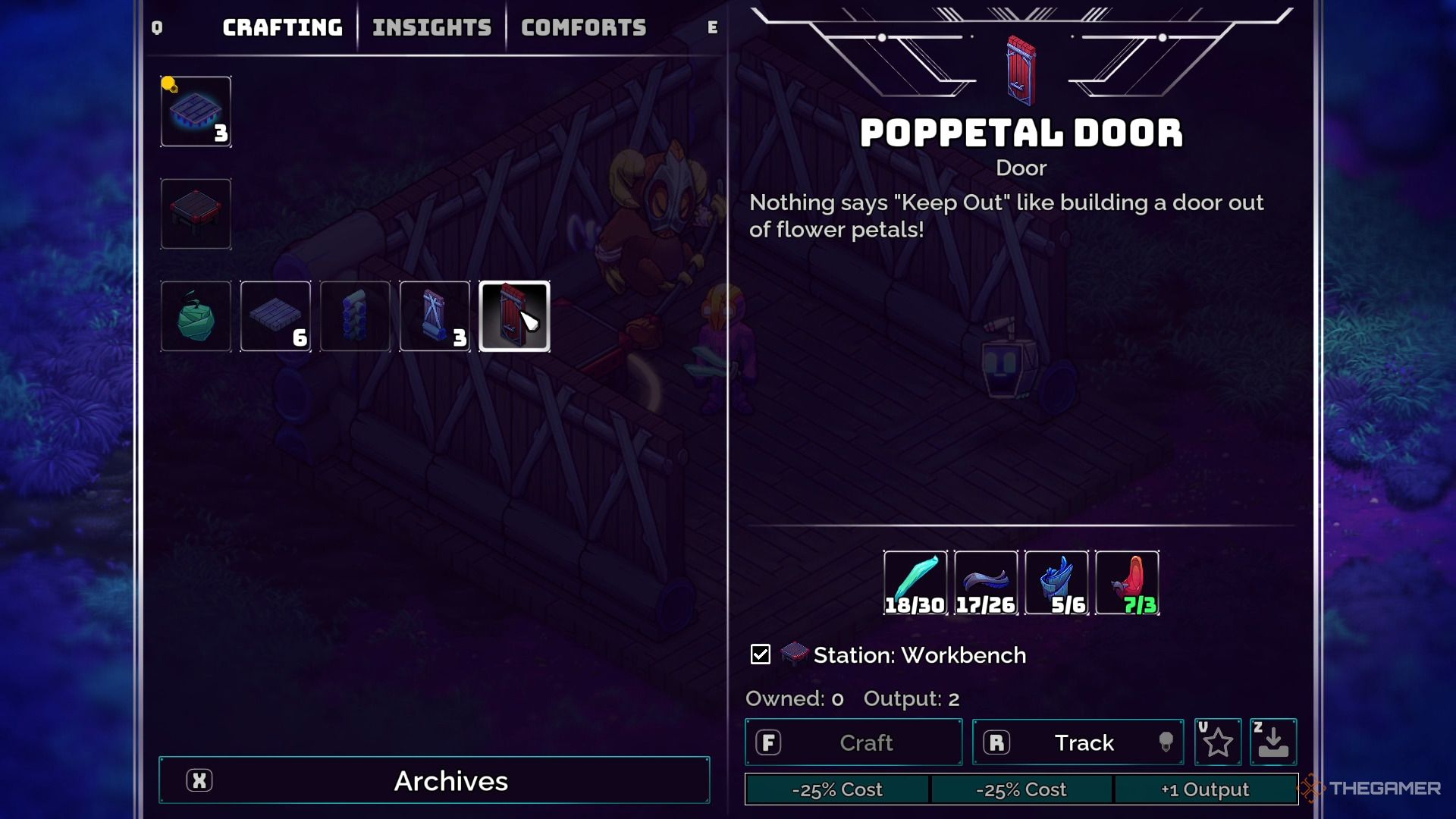
Task: Select the blue feather ingredient at 5/6
Action: coord(1056,582)
